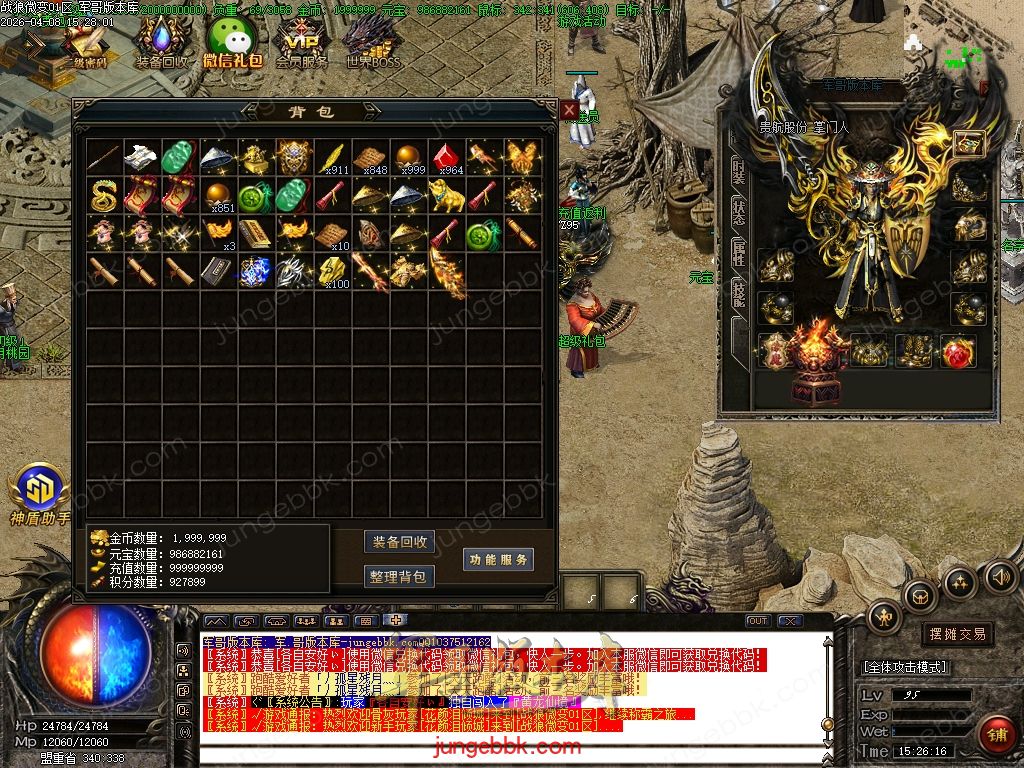
Task: Select the red gem stack x964
Action: pyautogui.click(x=445, y=157)
